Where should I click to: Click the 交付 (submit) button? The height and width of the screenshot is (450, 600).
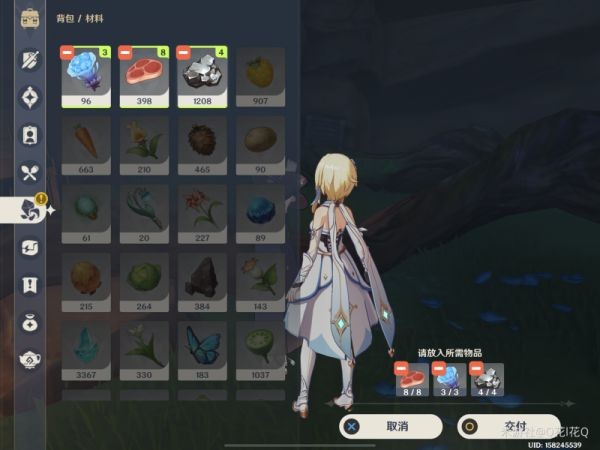(x=508, y=426)
